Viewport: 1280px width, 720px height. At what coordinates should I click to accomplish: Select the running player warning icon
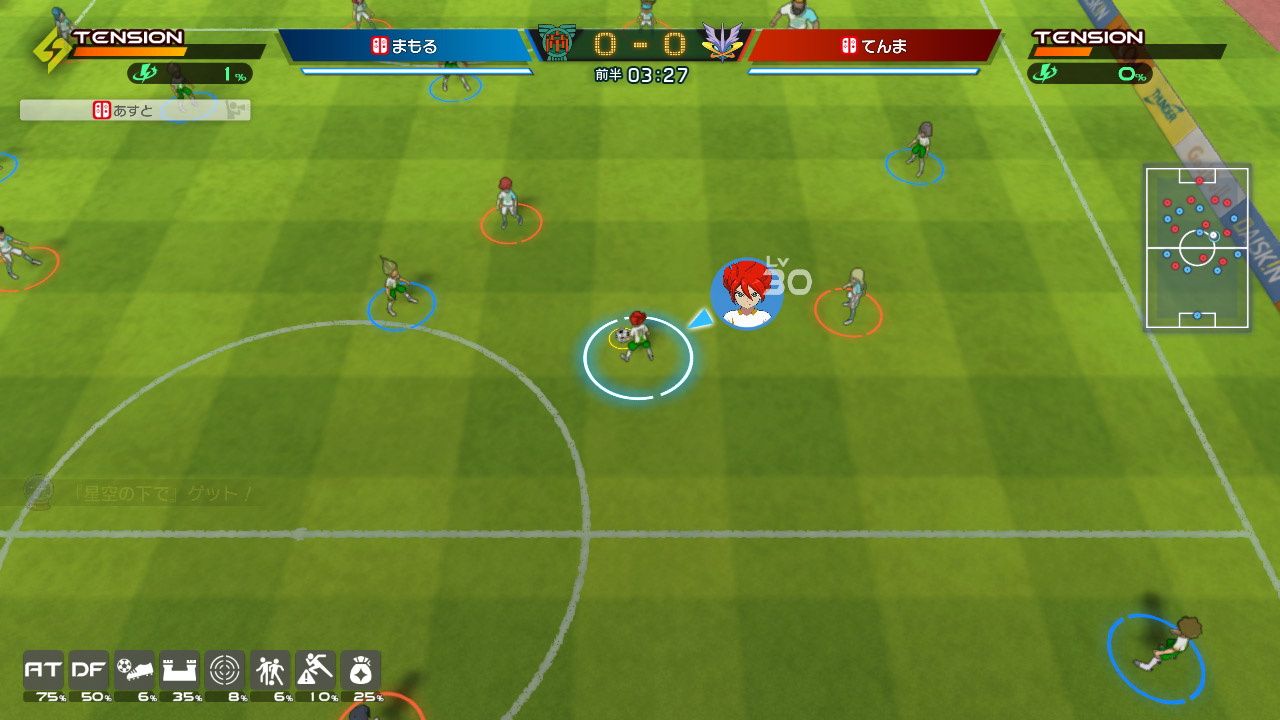pyautogui.click(x=315, y=670)
